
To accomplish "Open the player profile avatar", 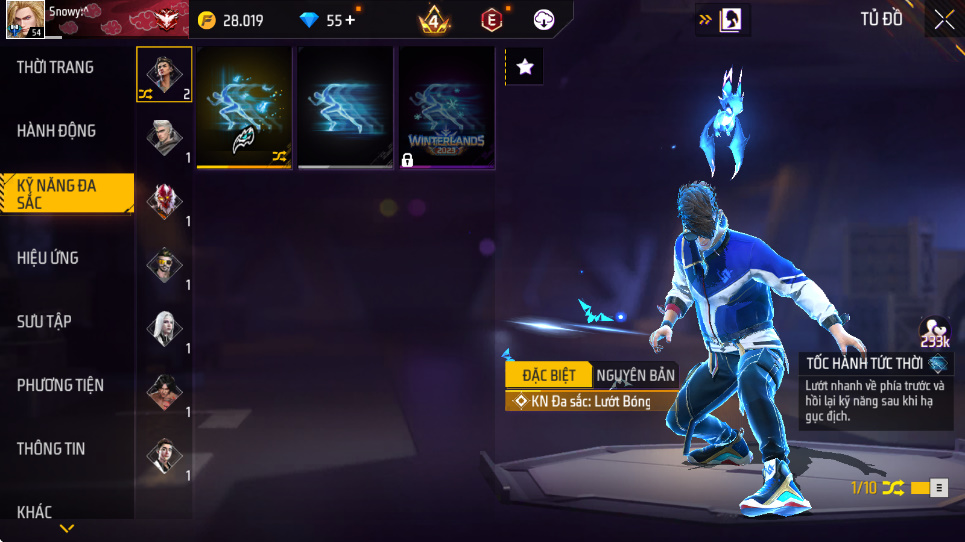I will [x=24, y=20].
